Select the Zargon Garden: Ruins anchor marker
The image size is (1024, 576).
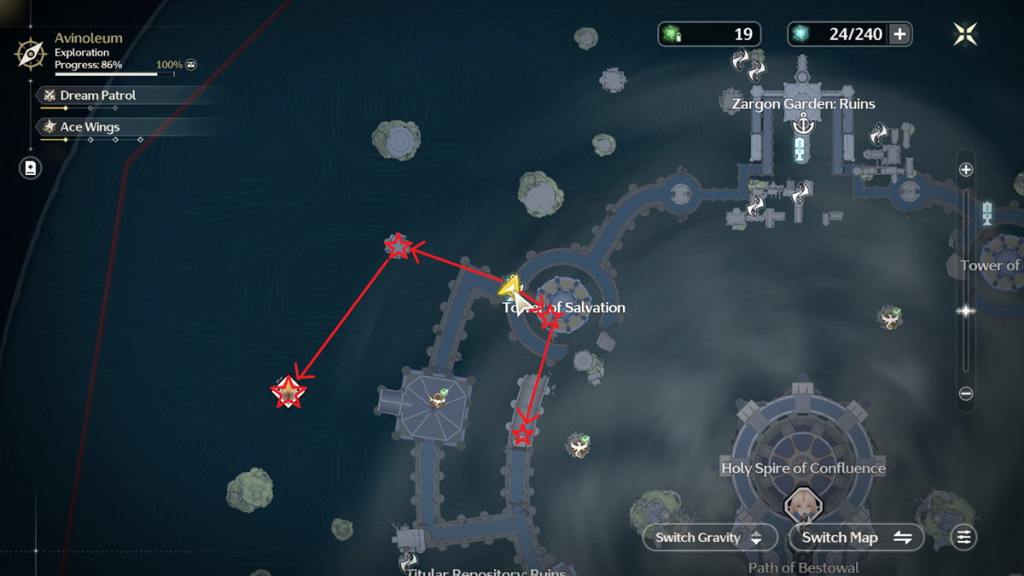(802, 124)
